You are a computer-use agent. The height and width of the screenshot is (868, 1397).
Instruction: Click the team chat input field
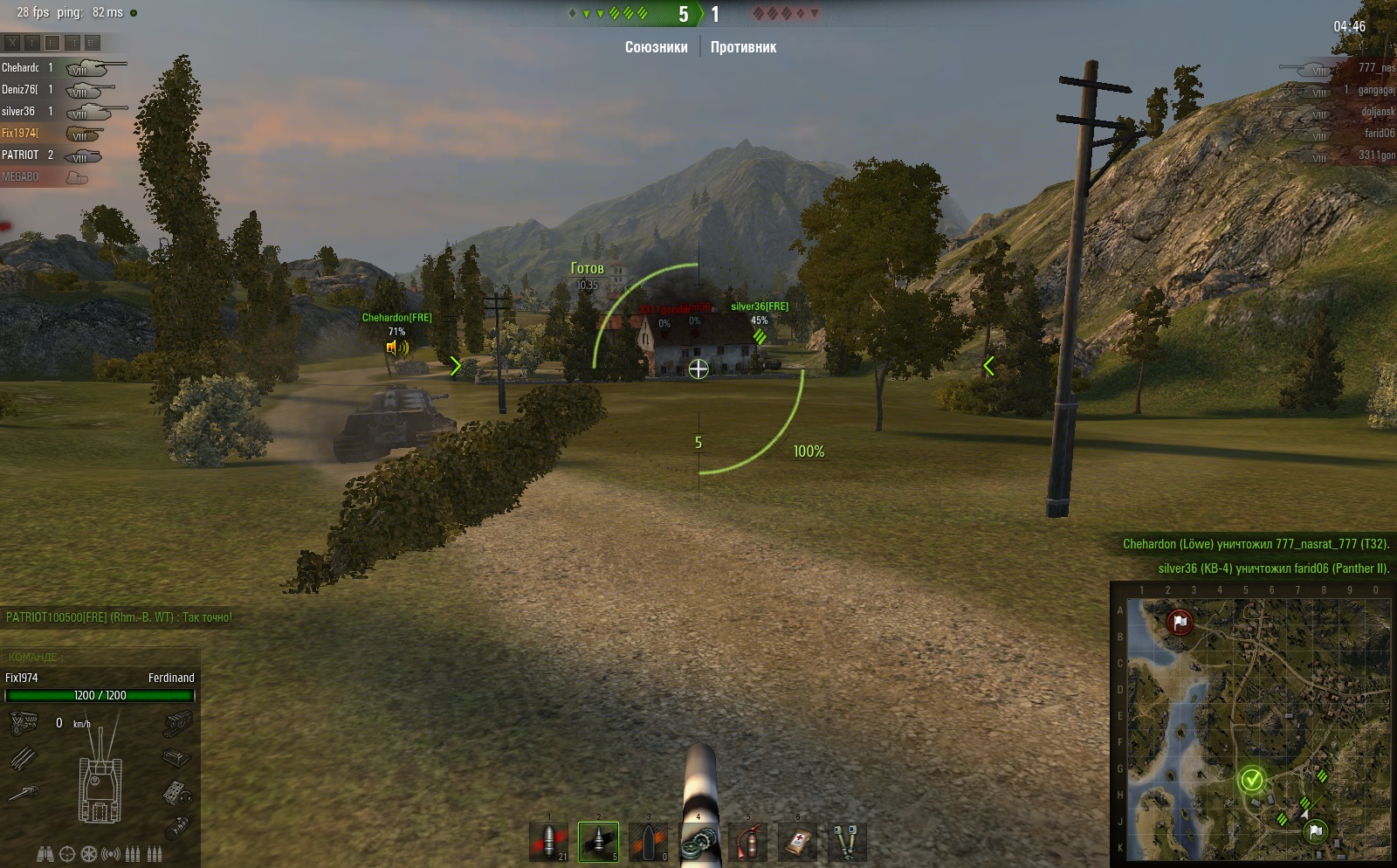coord(100,657)
